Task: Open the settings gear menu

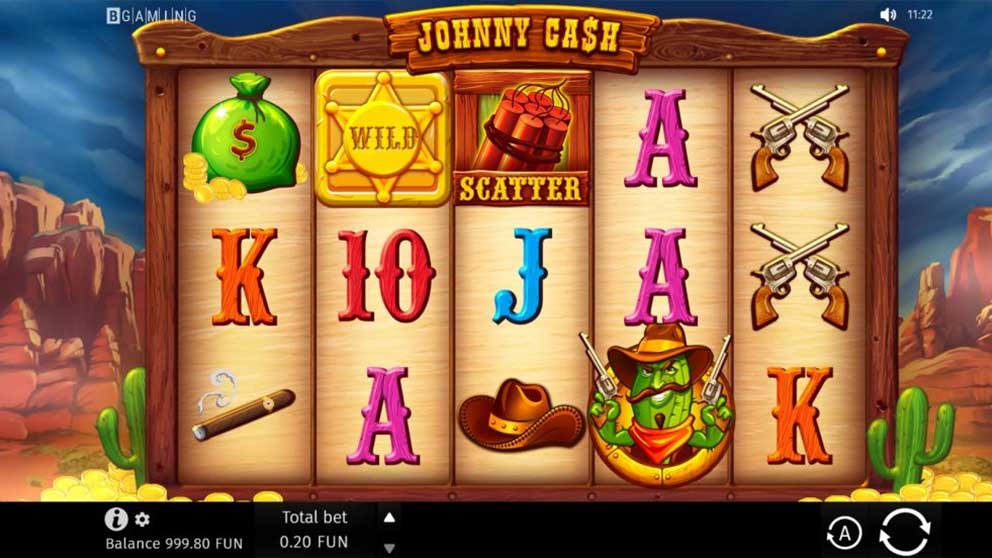Action: pyautogui.click(x=143, y=520)
